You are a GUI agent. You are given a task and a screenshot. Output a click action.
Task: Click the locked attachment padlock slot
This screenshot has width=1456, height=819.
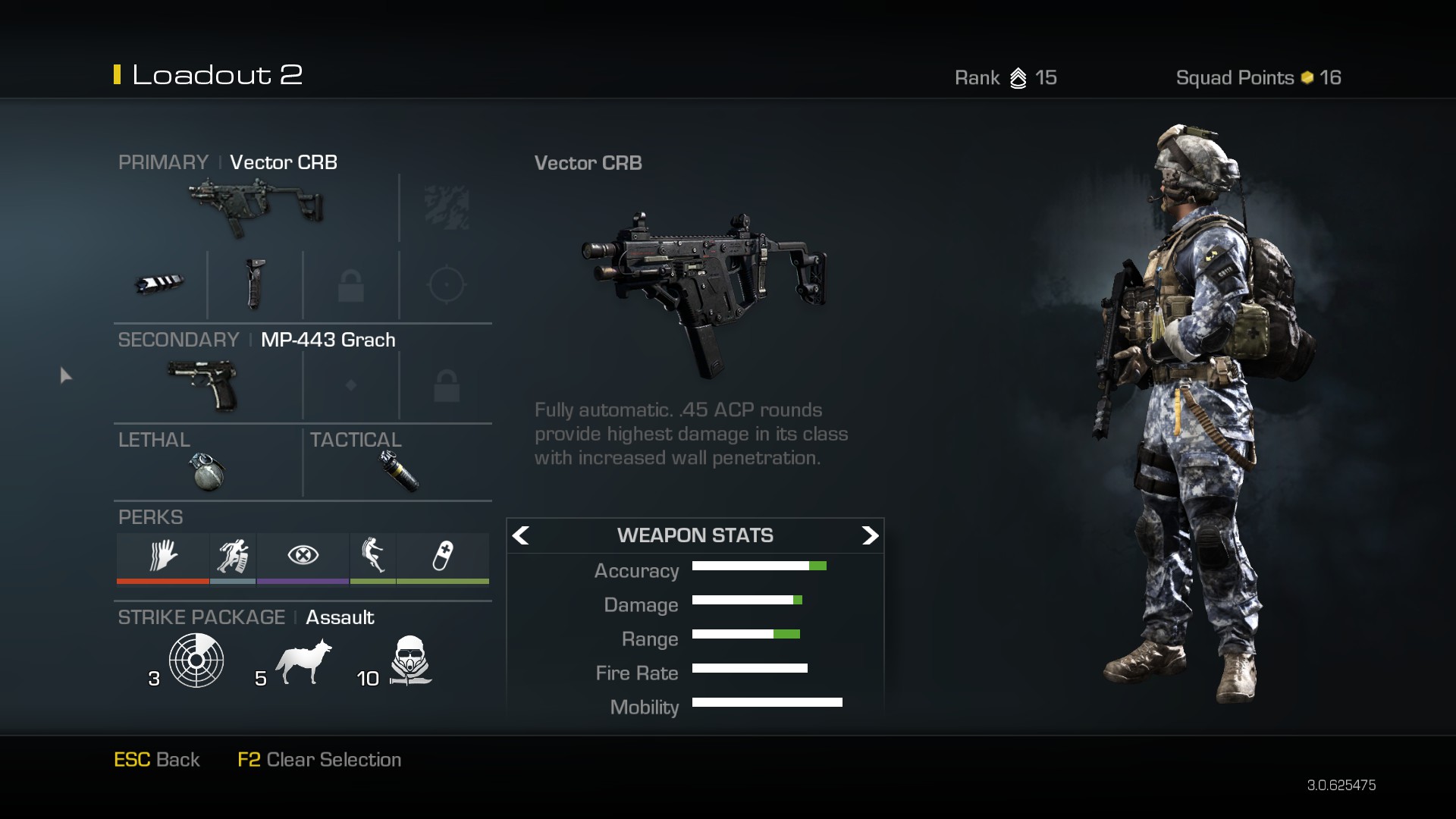[x=351, y=284]
